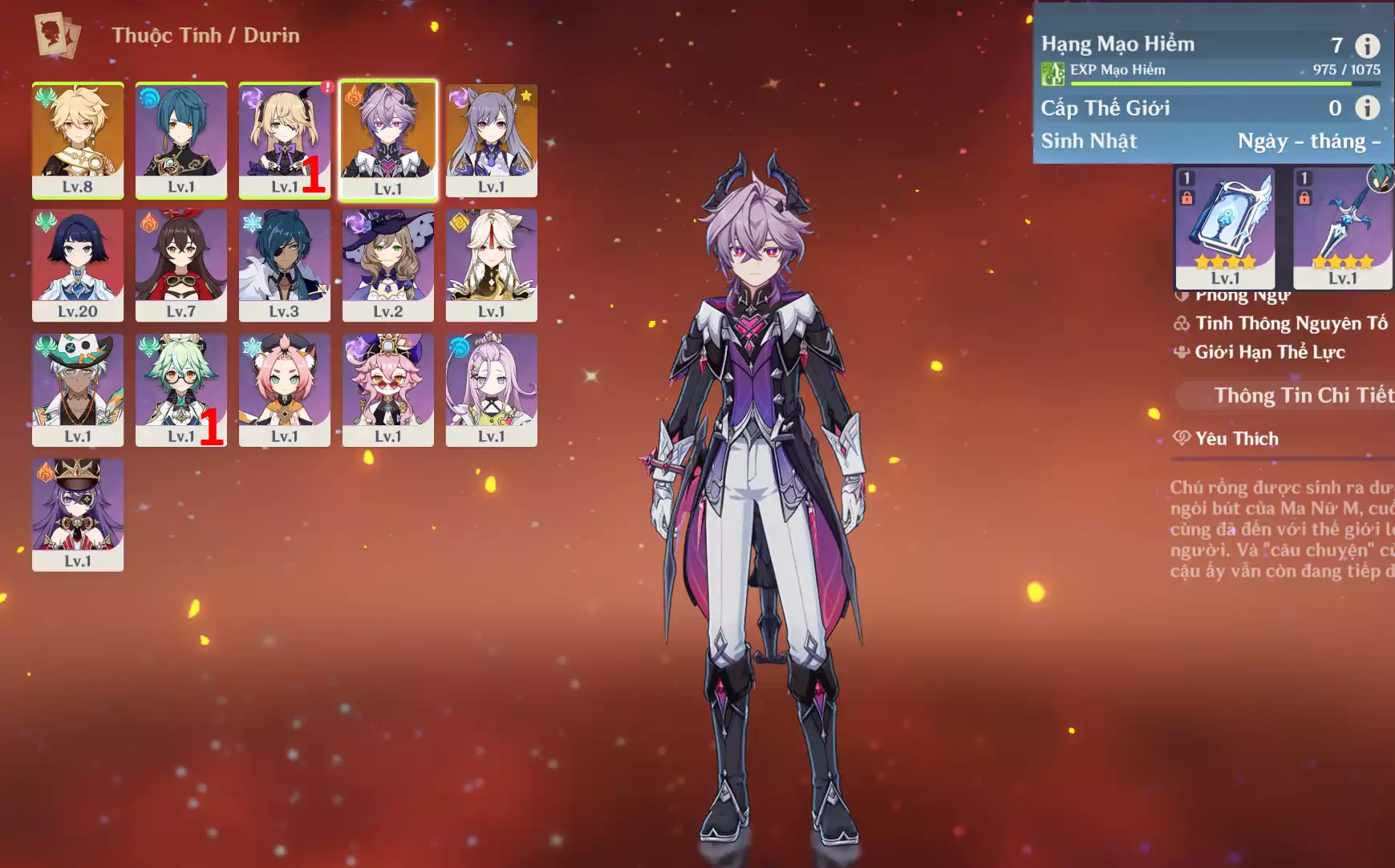This screenshot has width=1395, height=868.
Task: Choose Xingqiu's character portrait
Action: [x=181, y=140]
